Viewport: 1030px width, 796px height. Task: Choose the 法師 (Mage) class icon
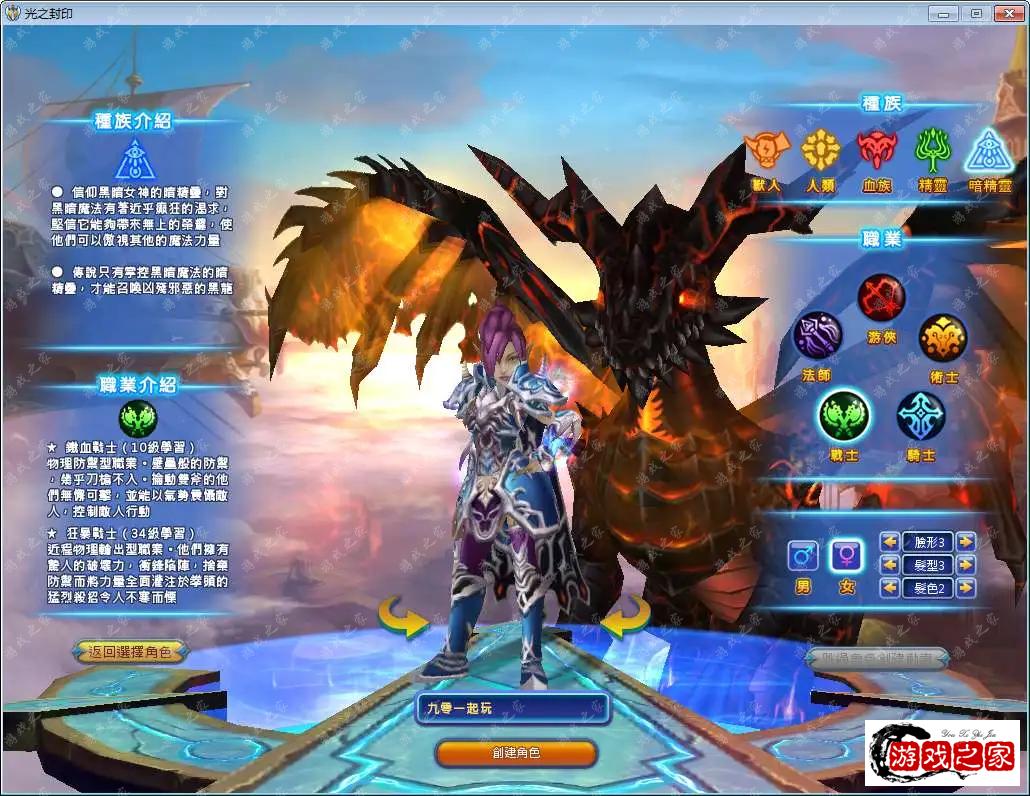818,336
